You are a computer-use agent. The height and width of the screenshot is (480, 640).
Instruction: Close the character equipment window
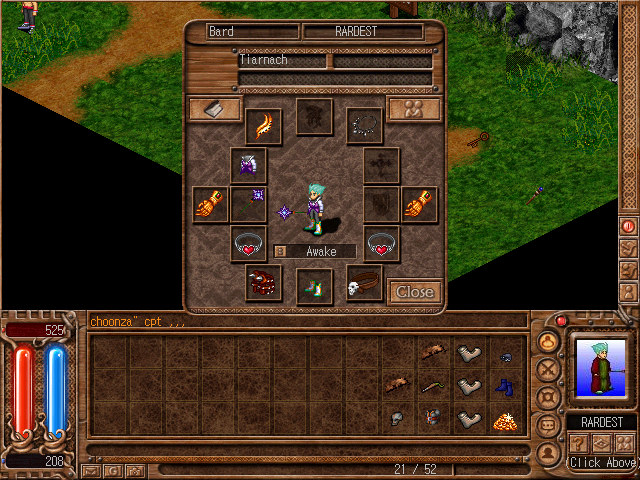pos(414,291)
